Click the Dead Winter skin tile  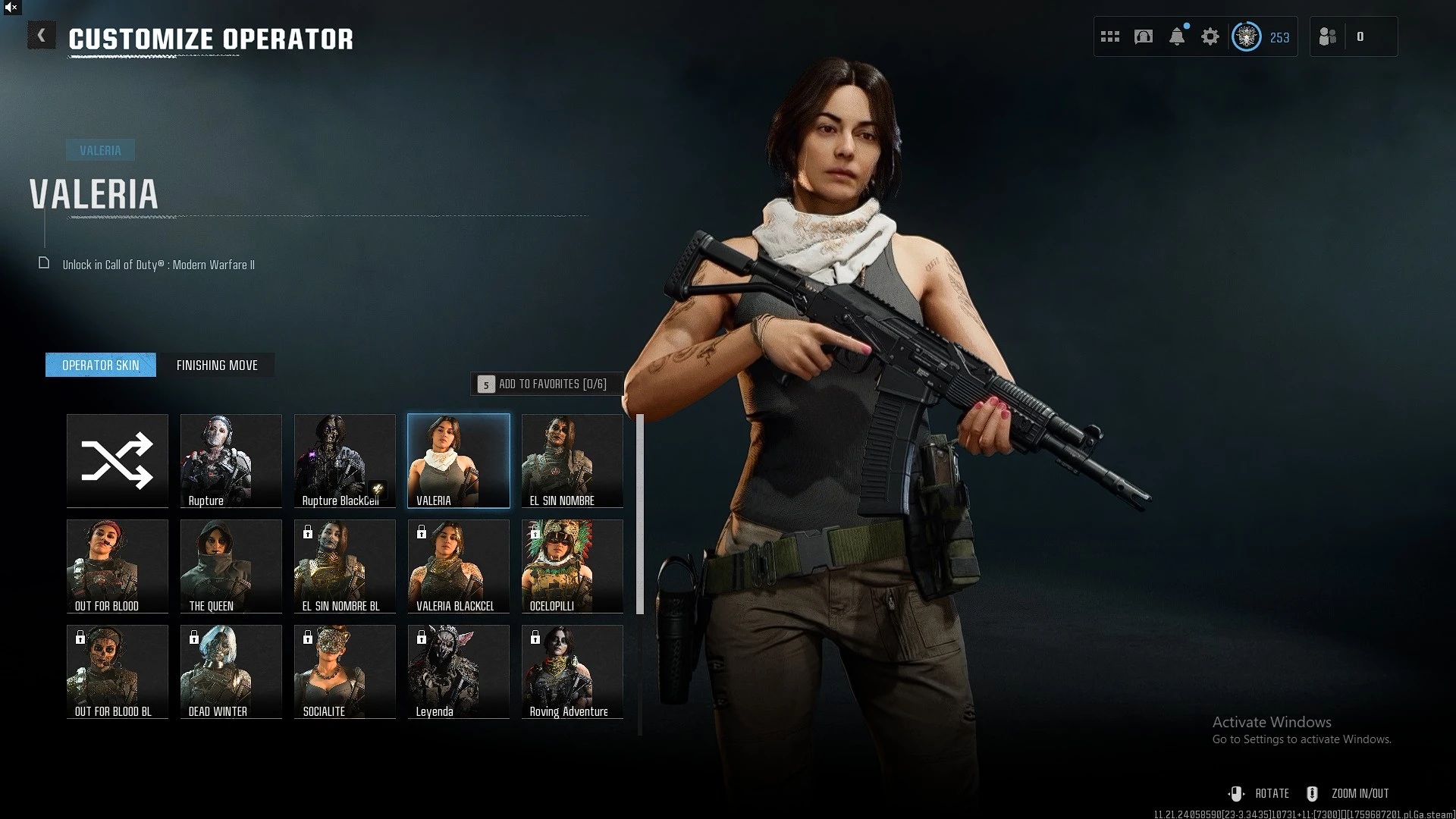[x=231, y=671]
